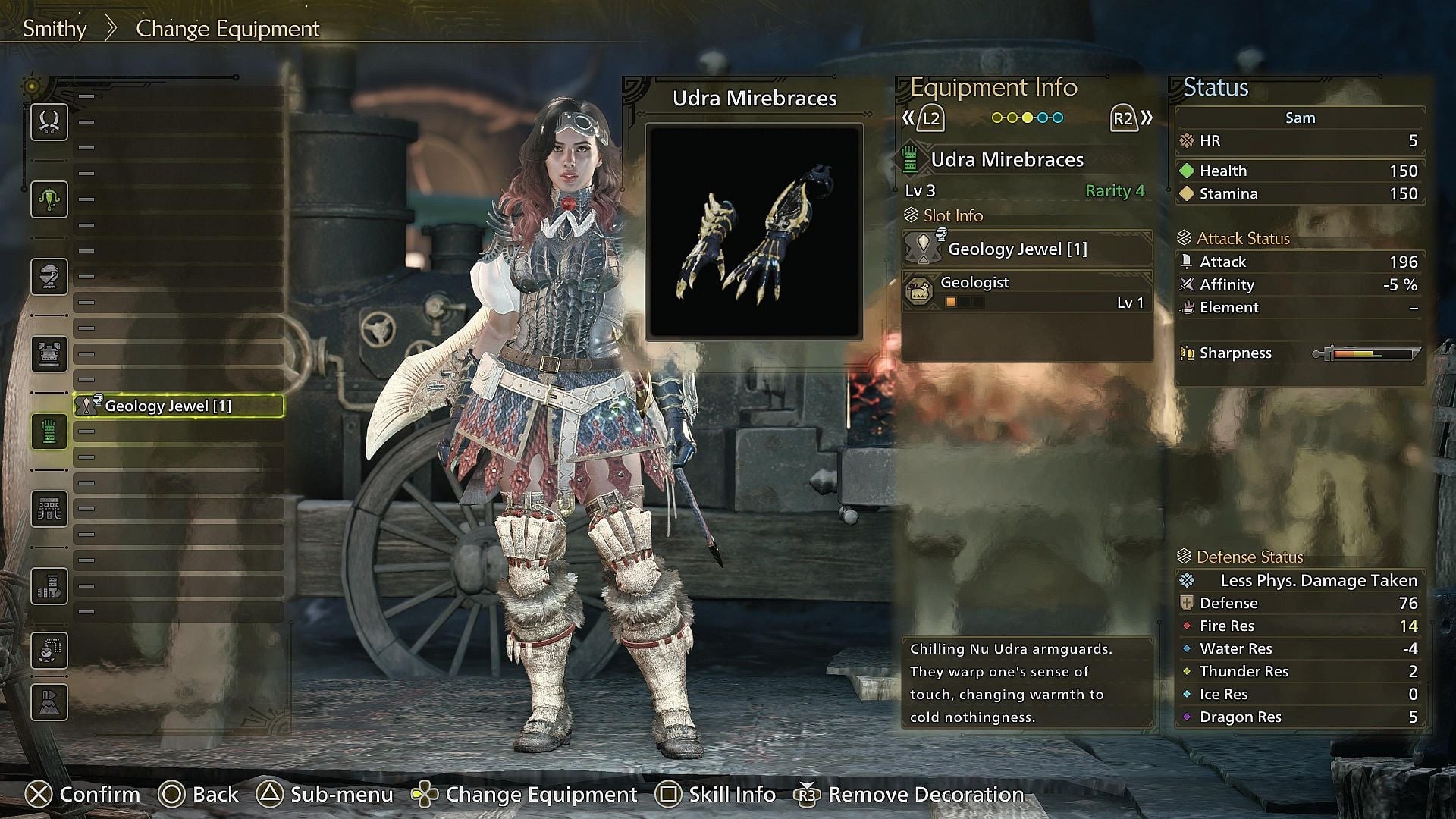
Task: Select the highlighted arms gauntlet slot icon
Action: pyautogui.click(x=49, y=431)
